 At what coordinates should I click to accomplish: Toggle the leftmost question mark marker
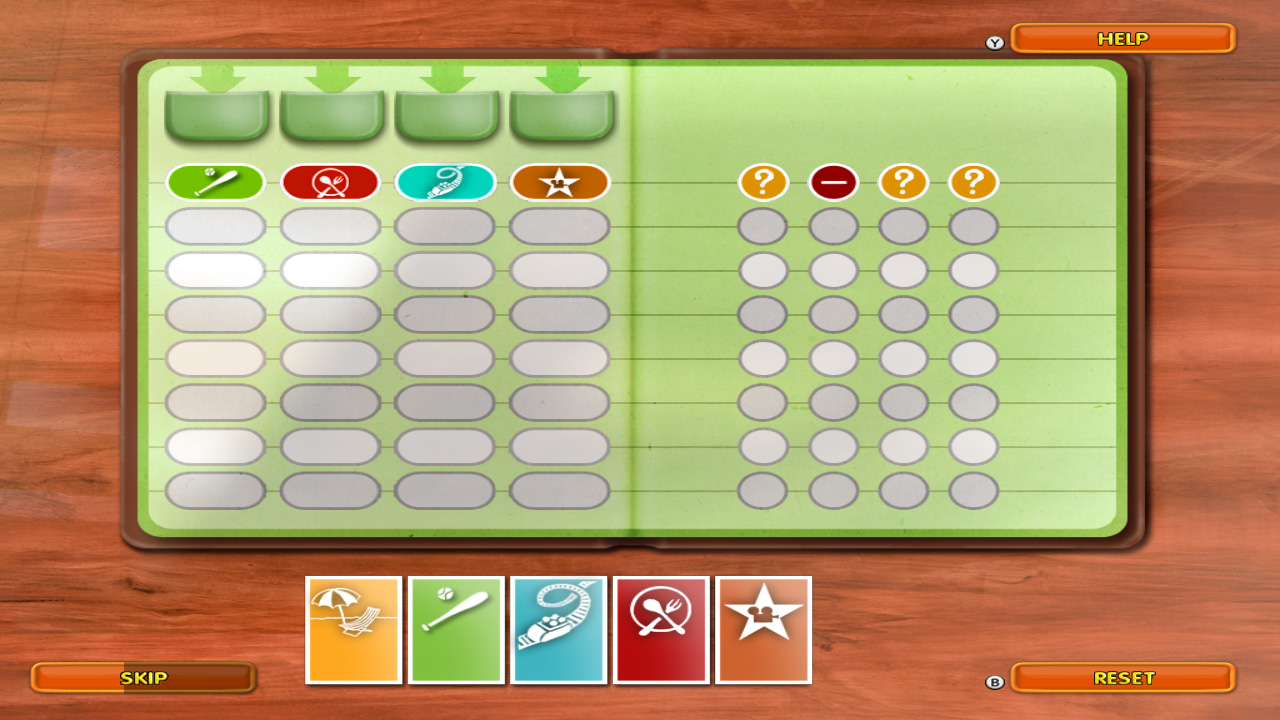click(764, 183)
